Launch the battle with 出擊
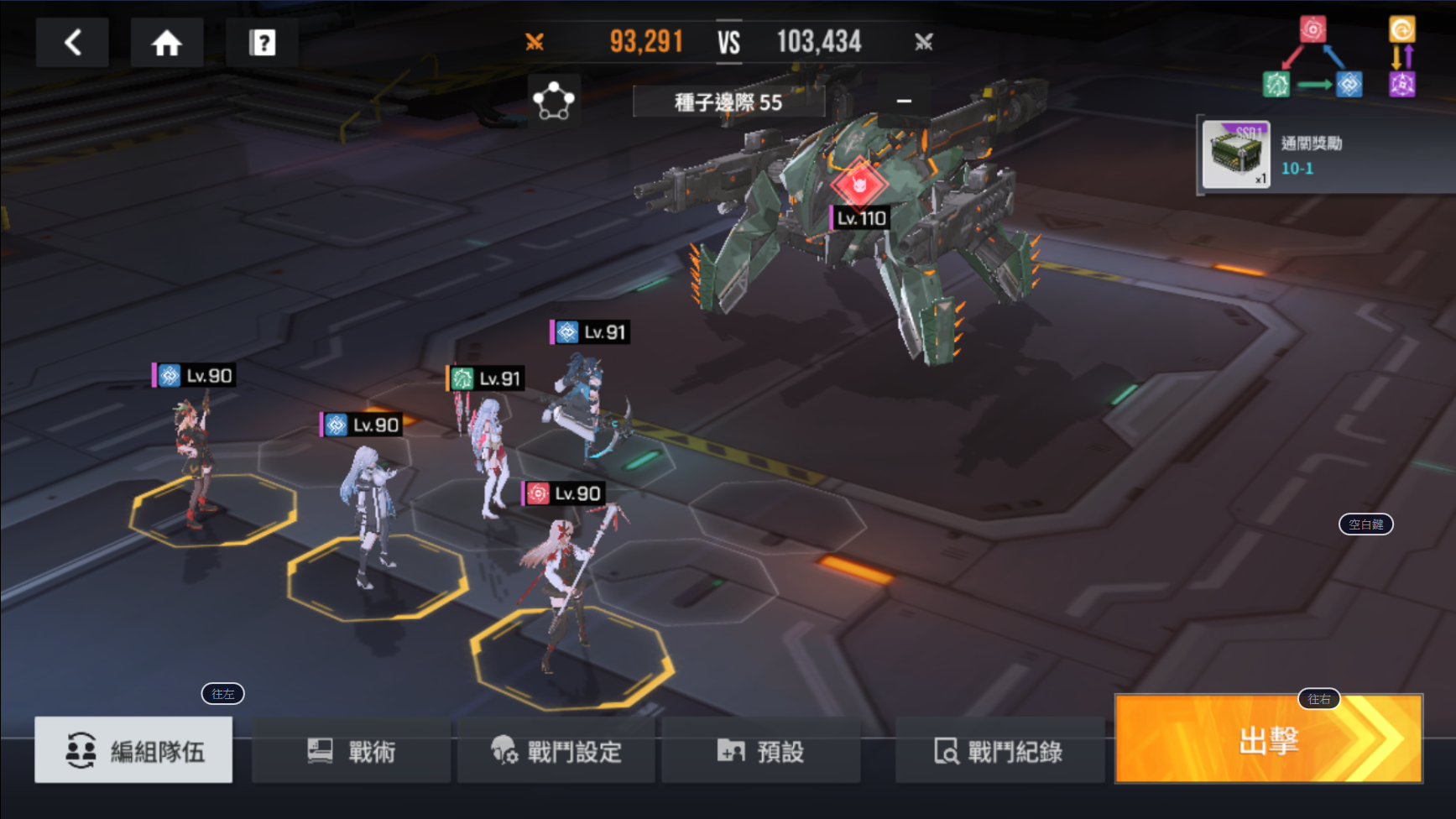The height and width of the screenshot is (819, 1456). click(x=1268, y=739)
